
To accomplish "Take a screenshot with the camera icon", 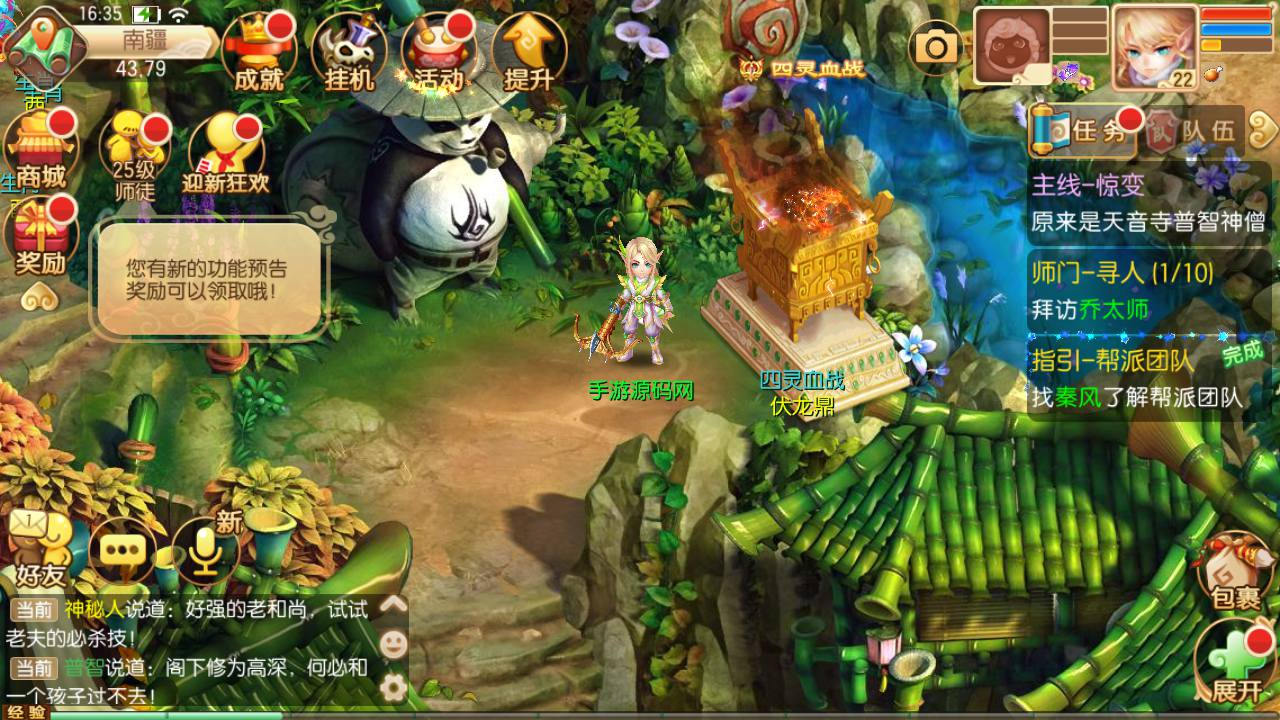I will coord(937,46).
